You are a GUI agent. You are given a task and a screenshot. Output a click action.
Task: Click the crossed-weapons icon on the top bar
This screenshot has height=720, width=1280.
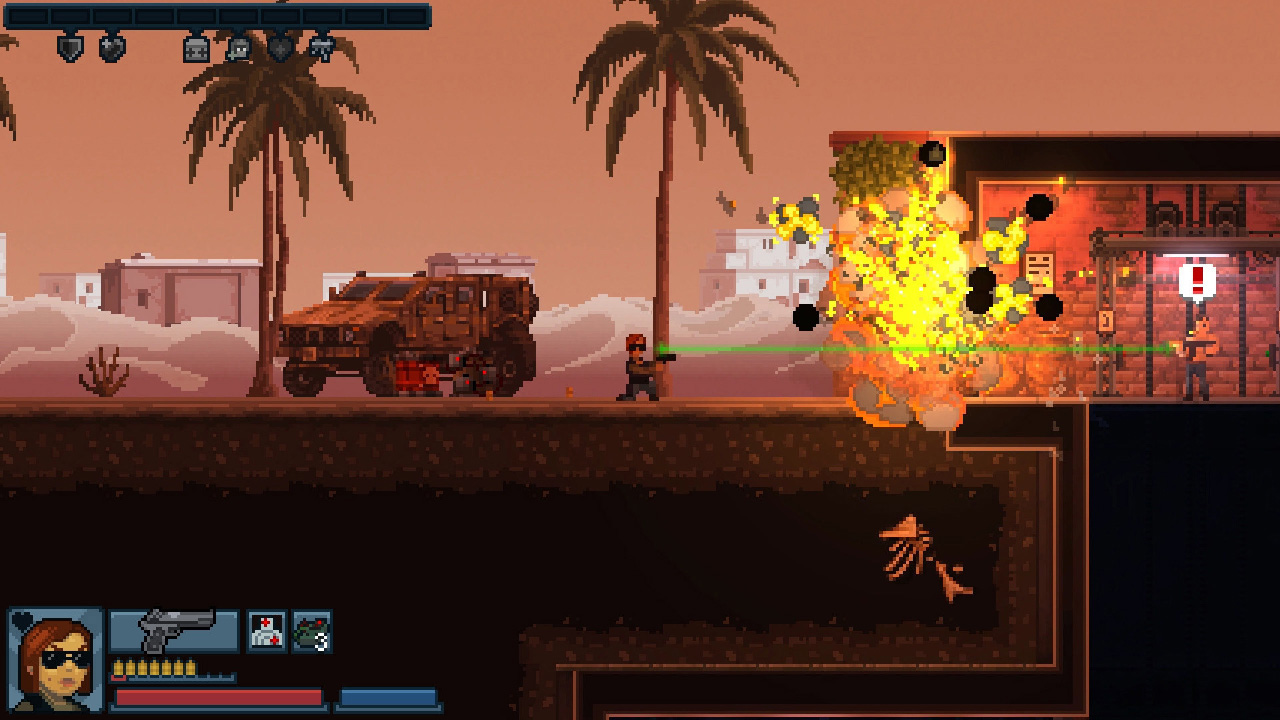click(x=322, y=49)
